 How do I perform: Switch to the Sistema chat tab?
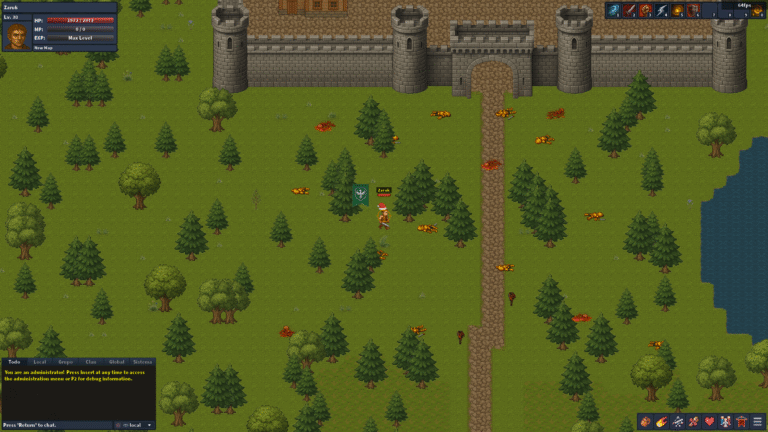tap(143, 361)
